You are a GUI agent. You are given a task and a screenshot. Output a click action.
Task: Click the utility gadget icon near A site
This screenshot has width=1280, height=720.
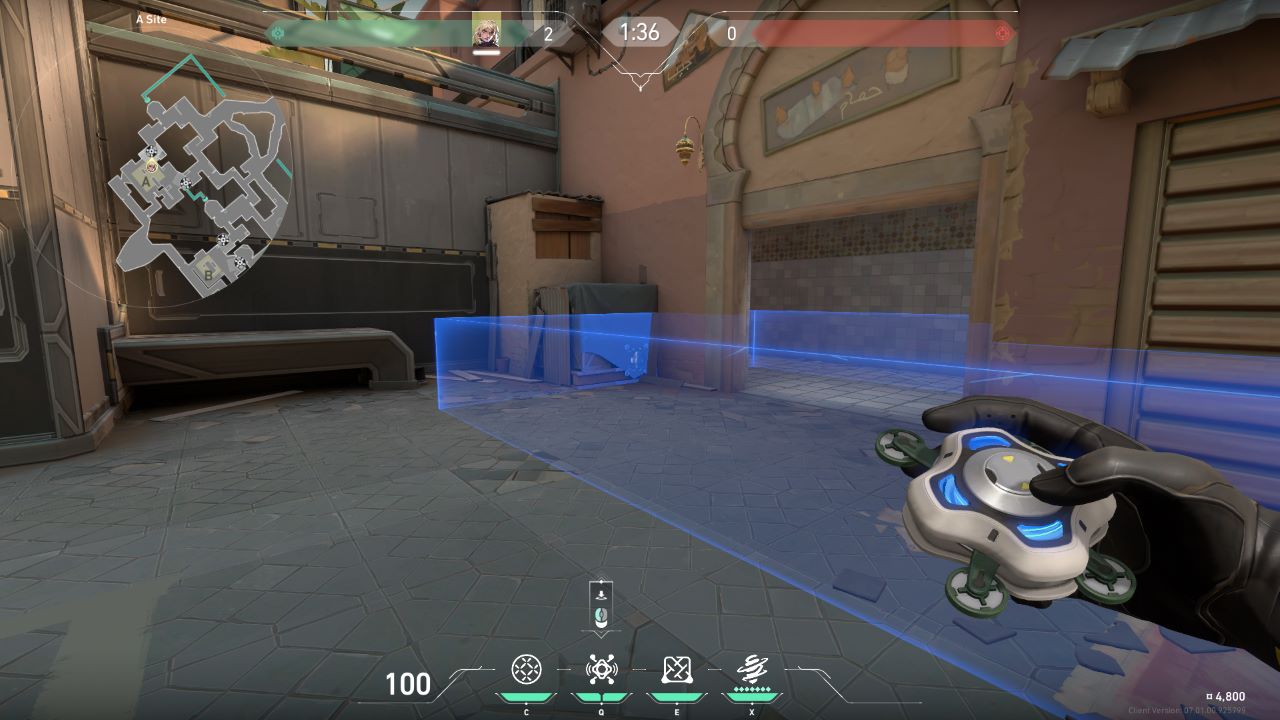[151, 151]
